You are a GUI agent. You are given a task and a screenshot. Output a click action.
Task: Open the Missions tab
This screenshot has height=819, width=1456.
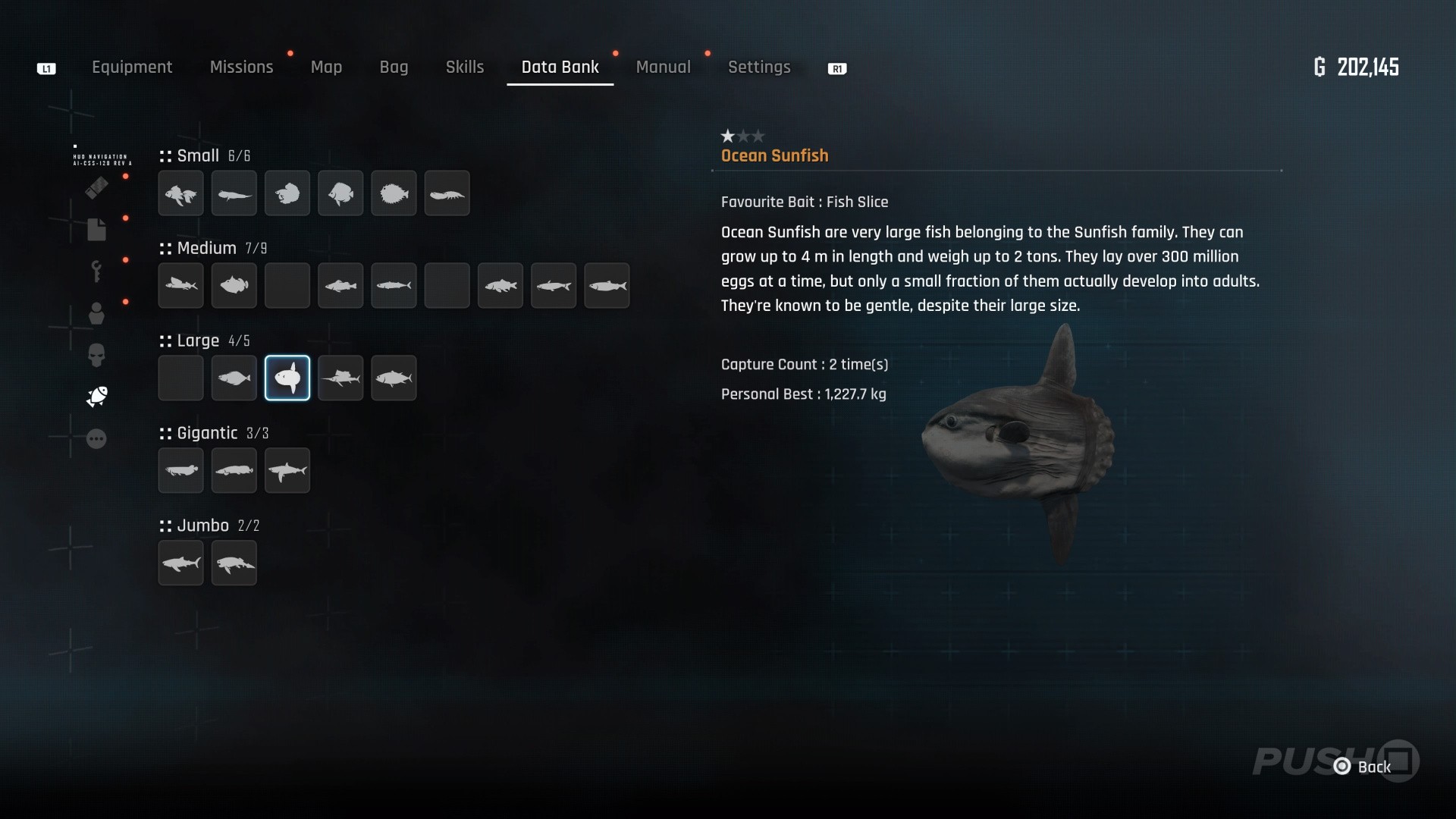pyautogui.click(x=241, y=67)
